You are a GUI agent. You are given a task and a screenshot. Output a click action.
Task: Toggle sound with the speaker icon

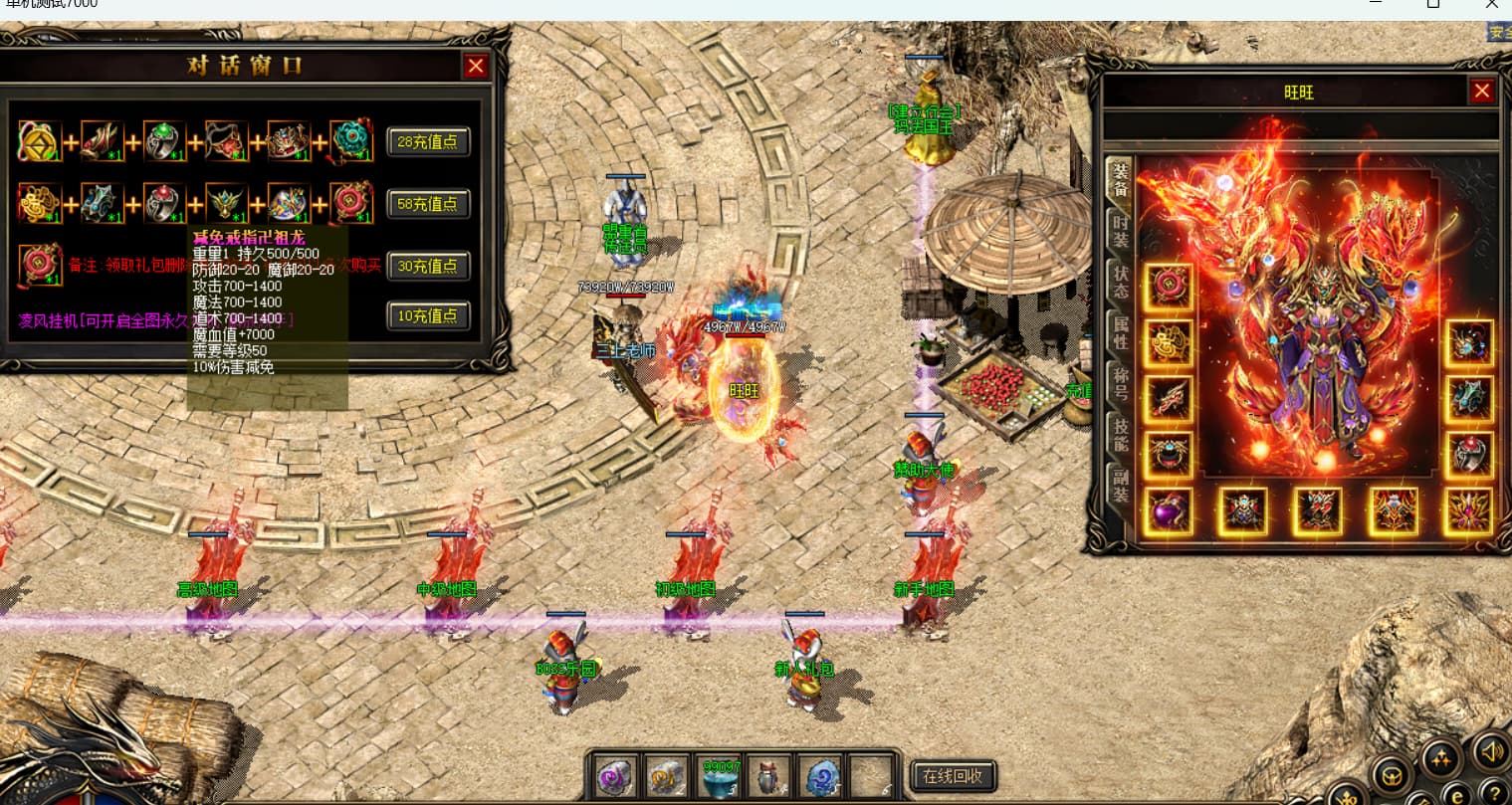tap(1490, 751)
